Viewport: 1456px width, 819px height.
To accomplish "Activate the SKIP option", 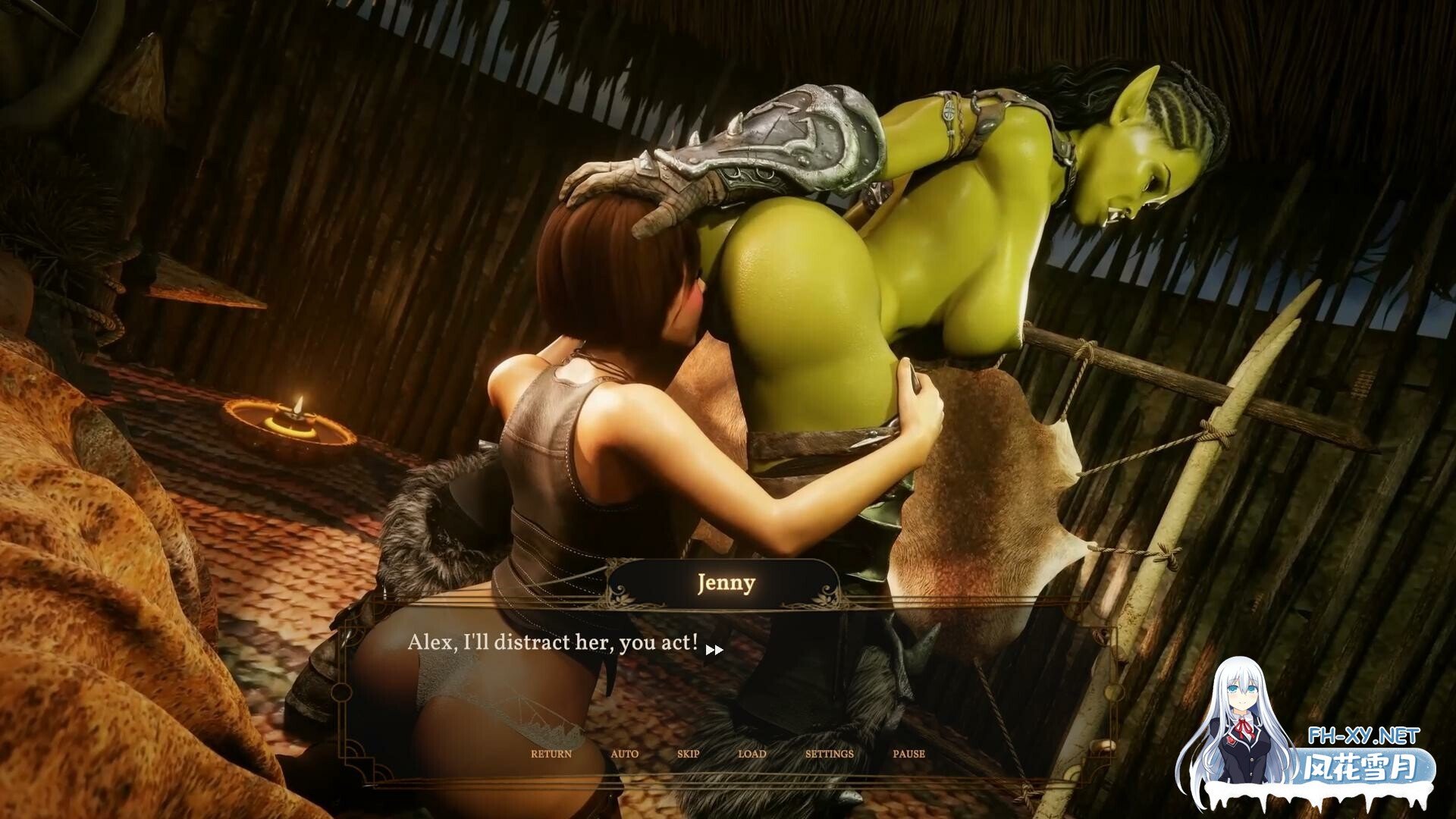I will pyautogui.click(x=689, y=754).
